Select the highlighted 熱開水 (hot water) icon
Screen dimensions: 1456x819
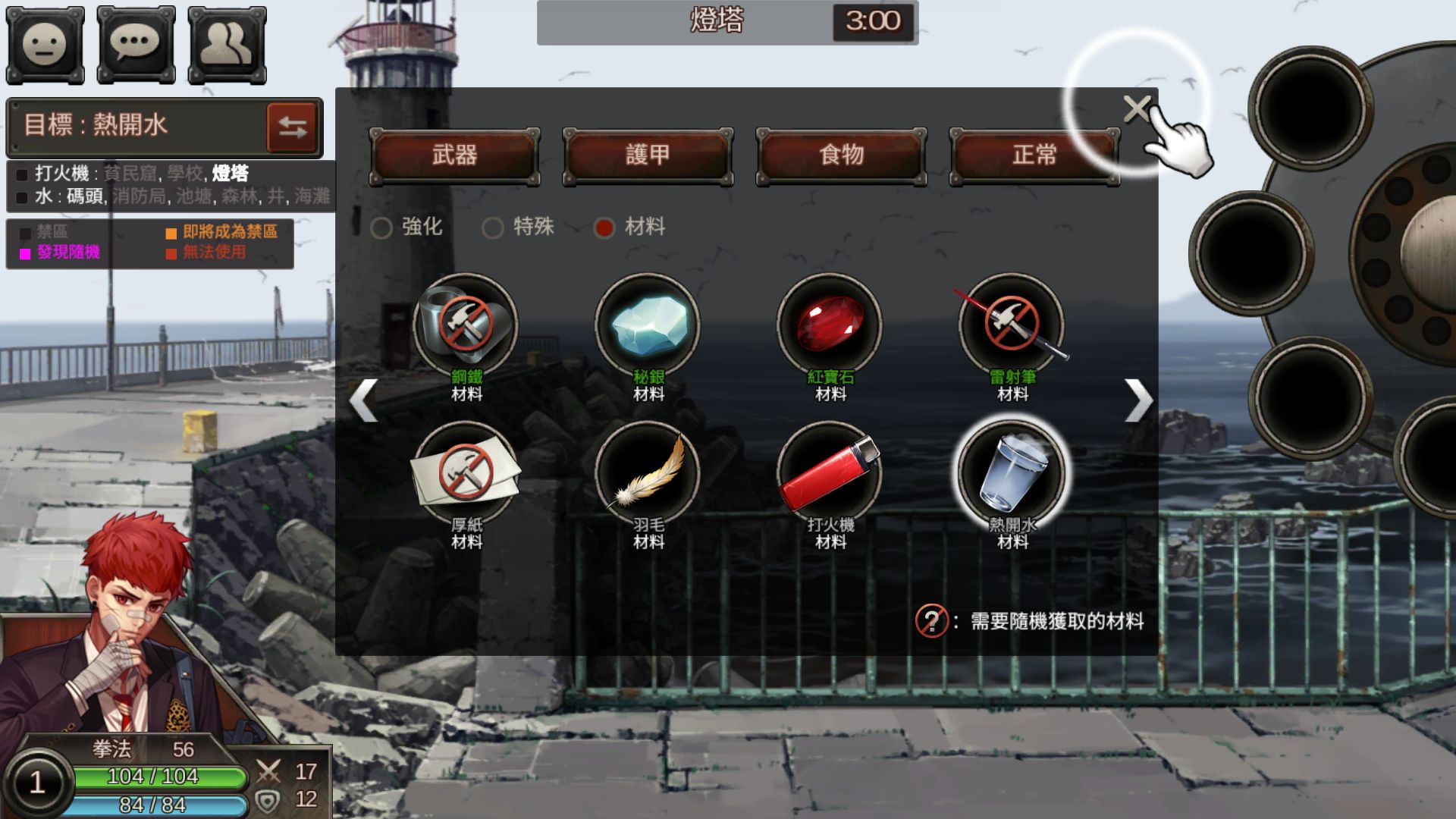(x=1014, y=472)
